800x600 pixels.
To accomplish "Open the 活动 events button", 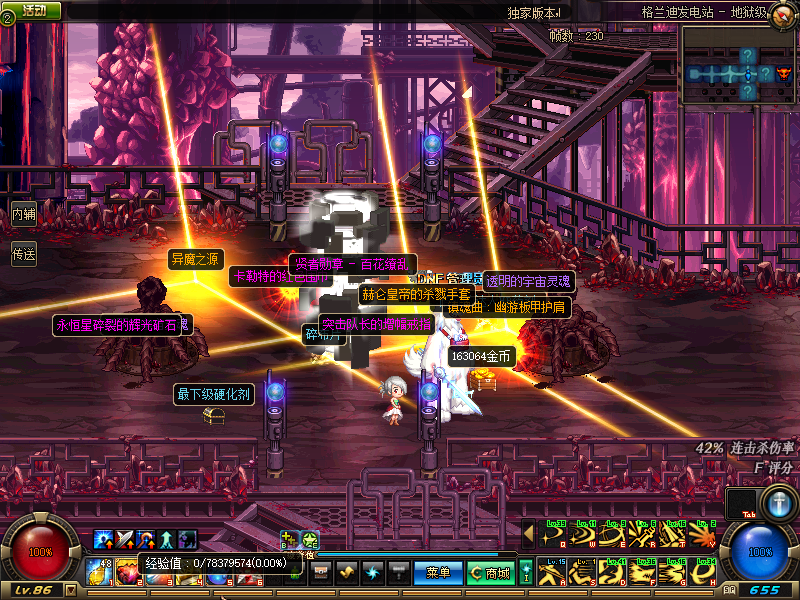I will click(x=34, y=10).
